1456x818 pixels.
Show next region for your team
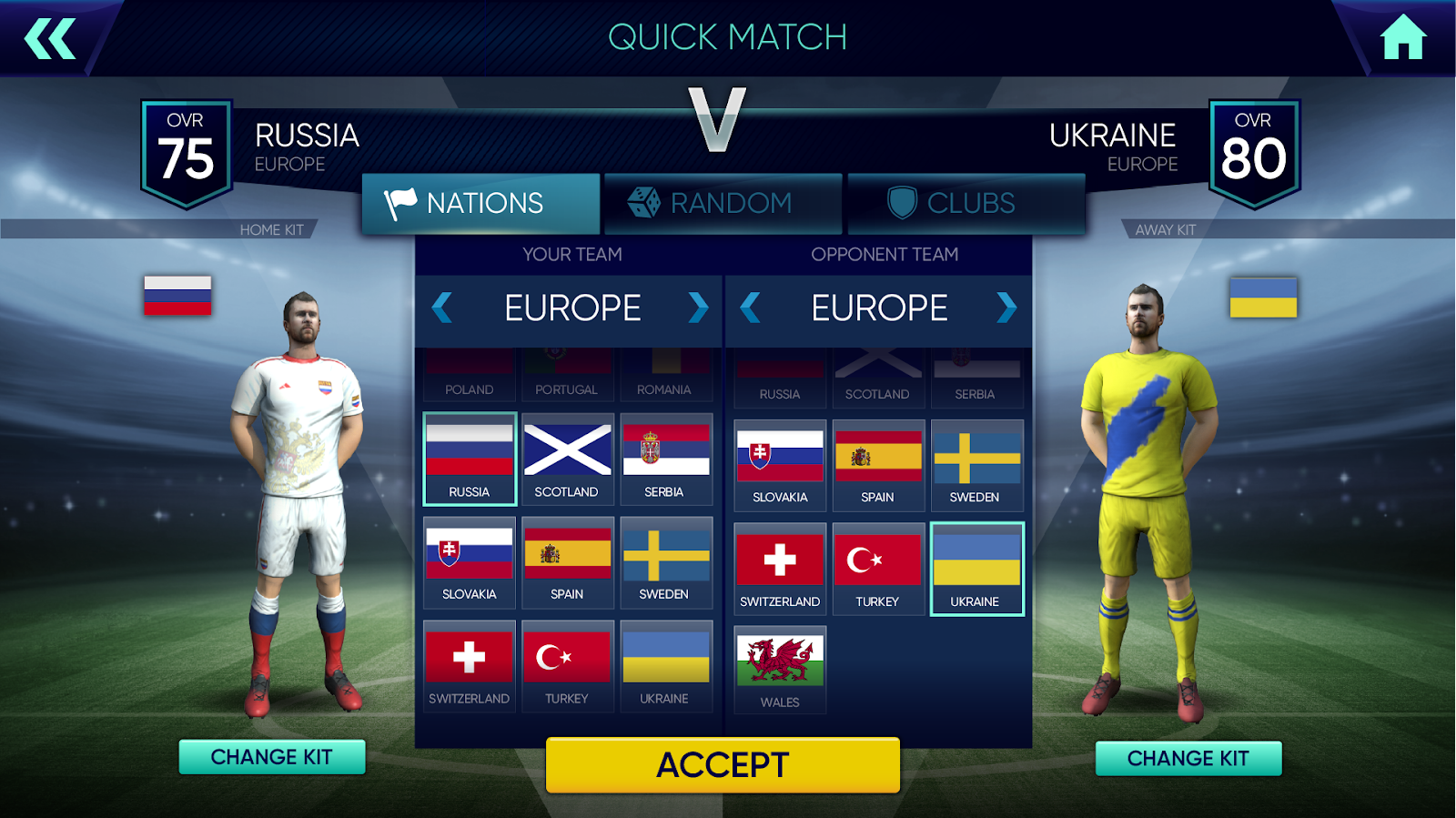point(698,308)
